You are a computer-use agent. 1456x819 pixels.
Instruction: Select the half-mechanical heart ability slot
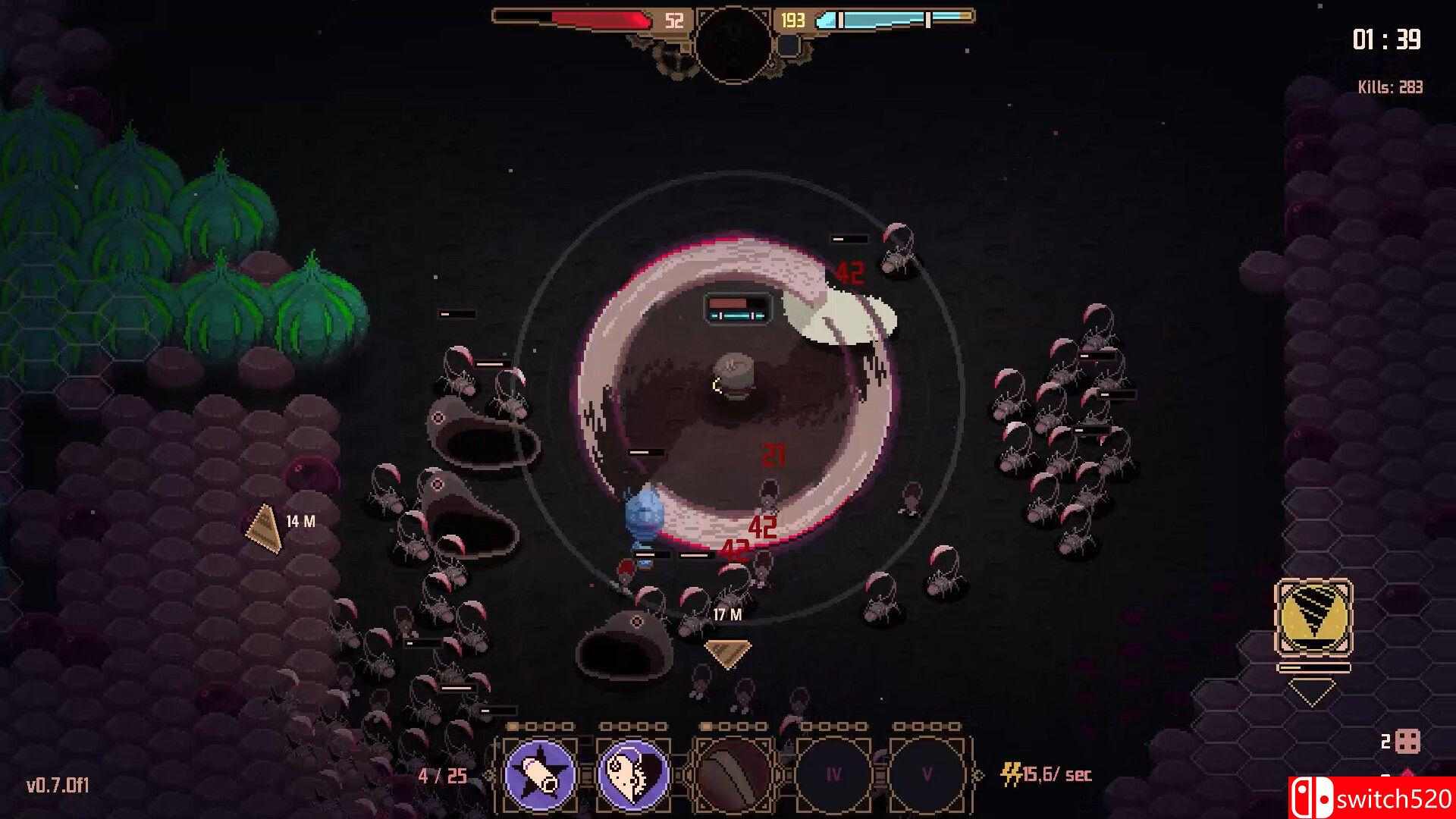634,774
